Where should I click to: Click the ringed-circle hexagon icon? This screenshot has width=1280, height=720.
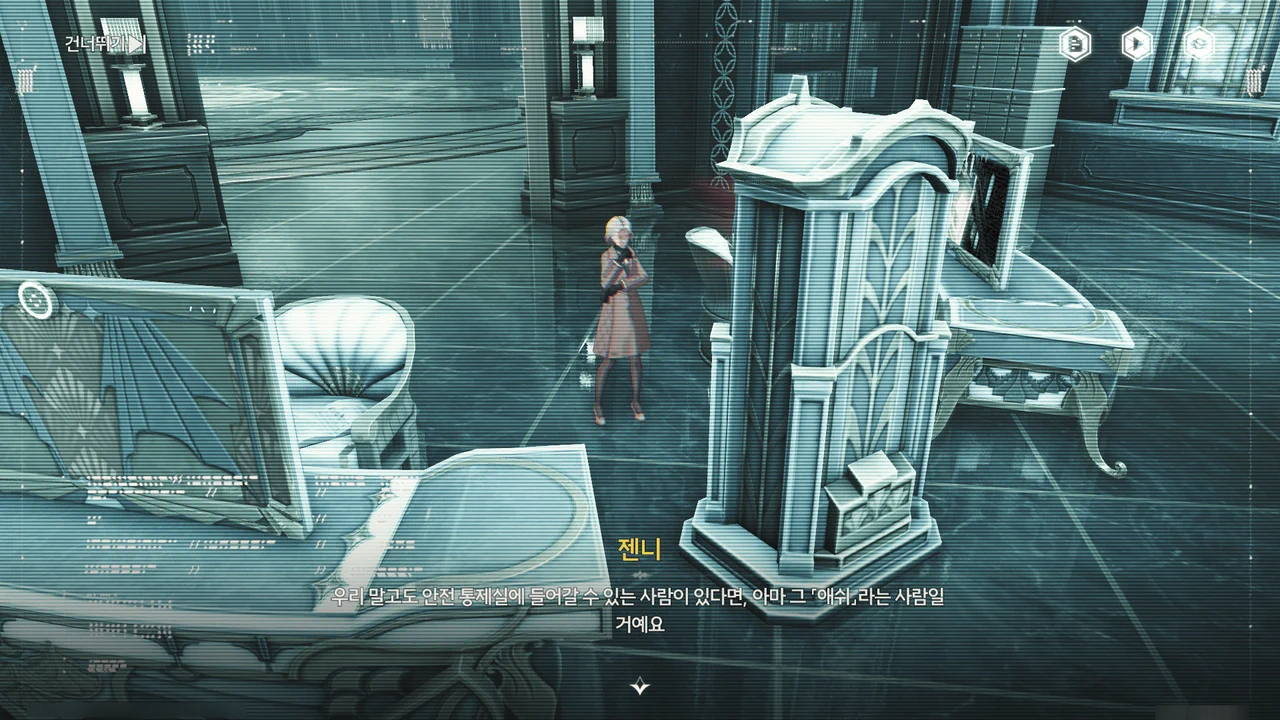tap(1198, 44)
